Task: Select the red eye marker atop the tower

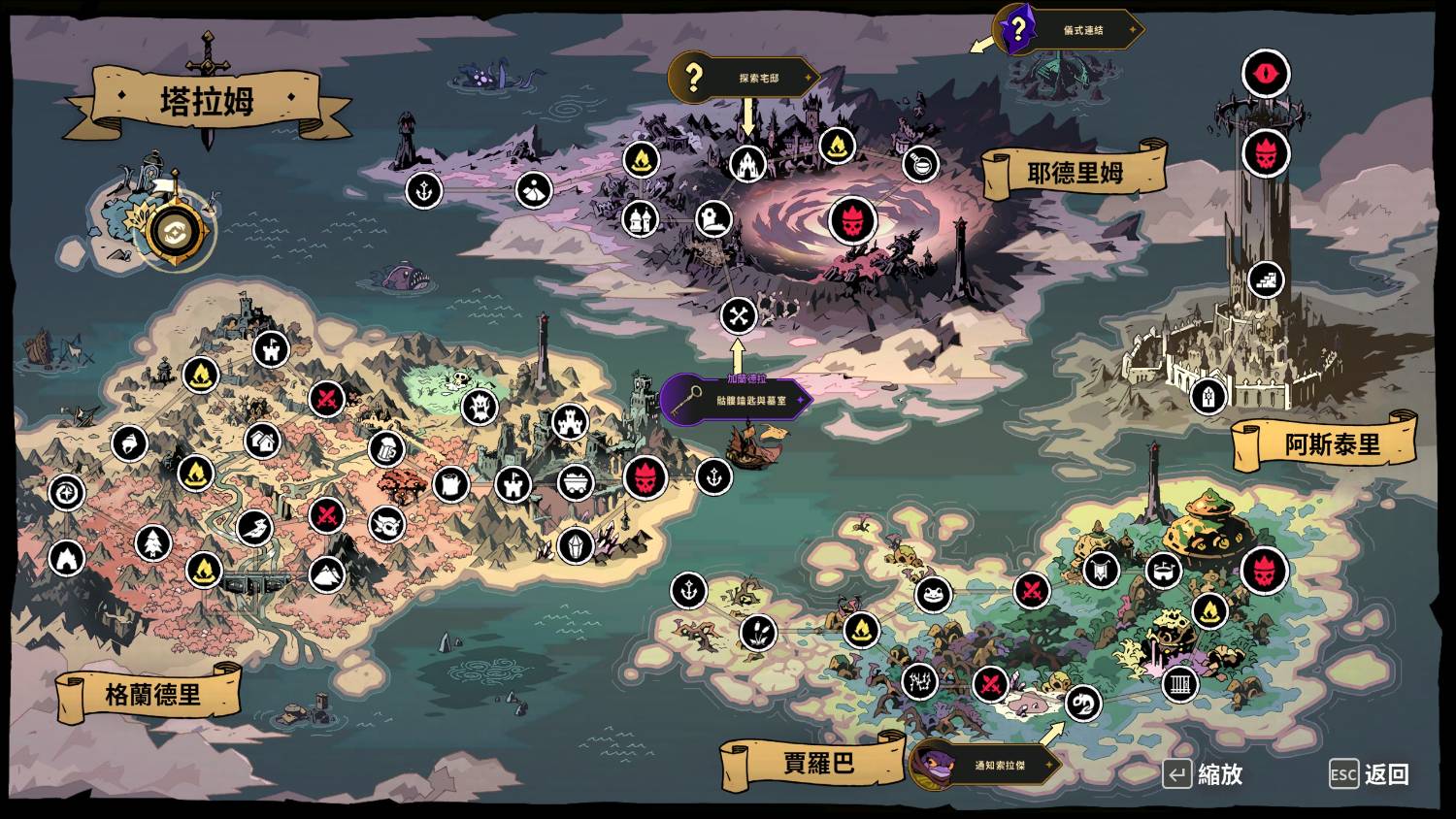Action: click(x=1266, y=73)
